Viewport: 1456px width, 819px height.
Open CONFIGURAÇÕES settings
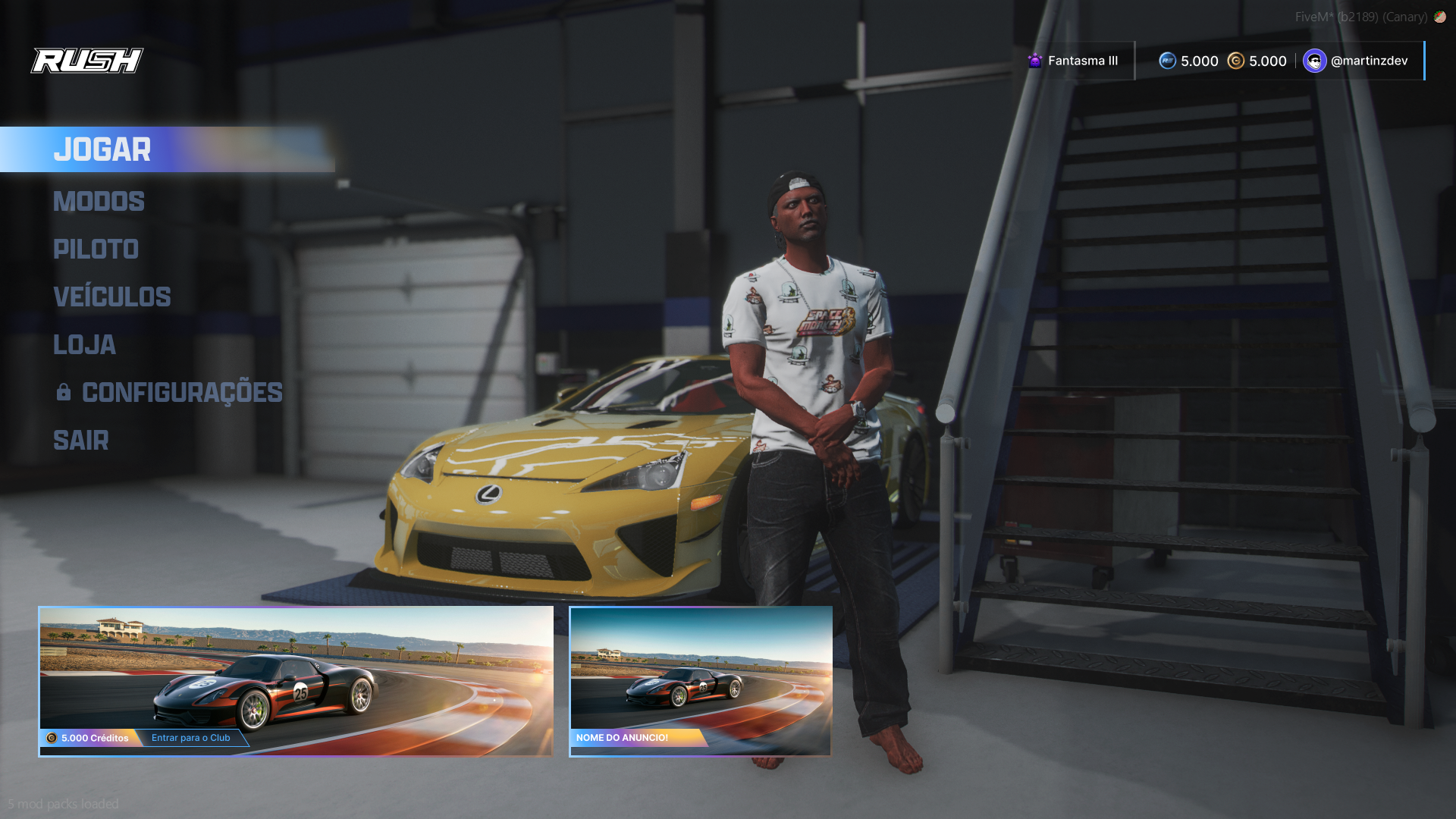click(x=181, y=393)
